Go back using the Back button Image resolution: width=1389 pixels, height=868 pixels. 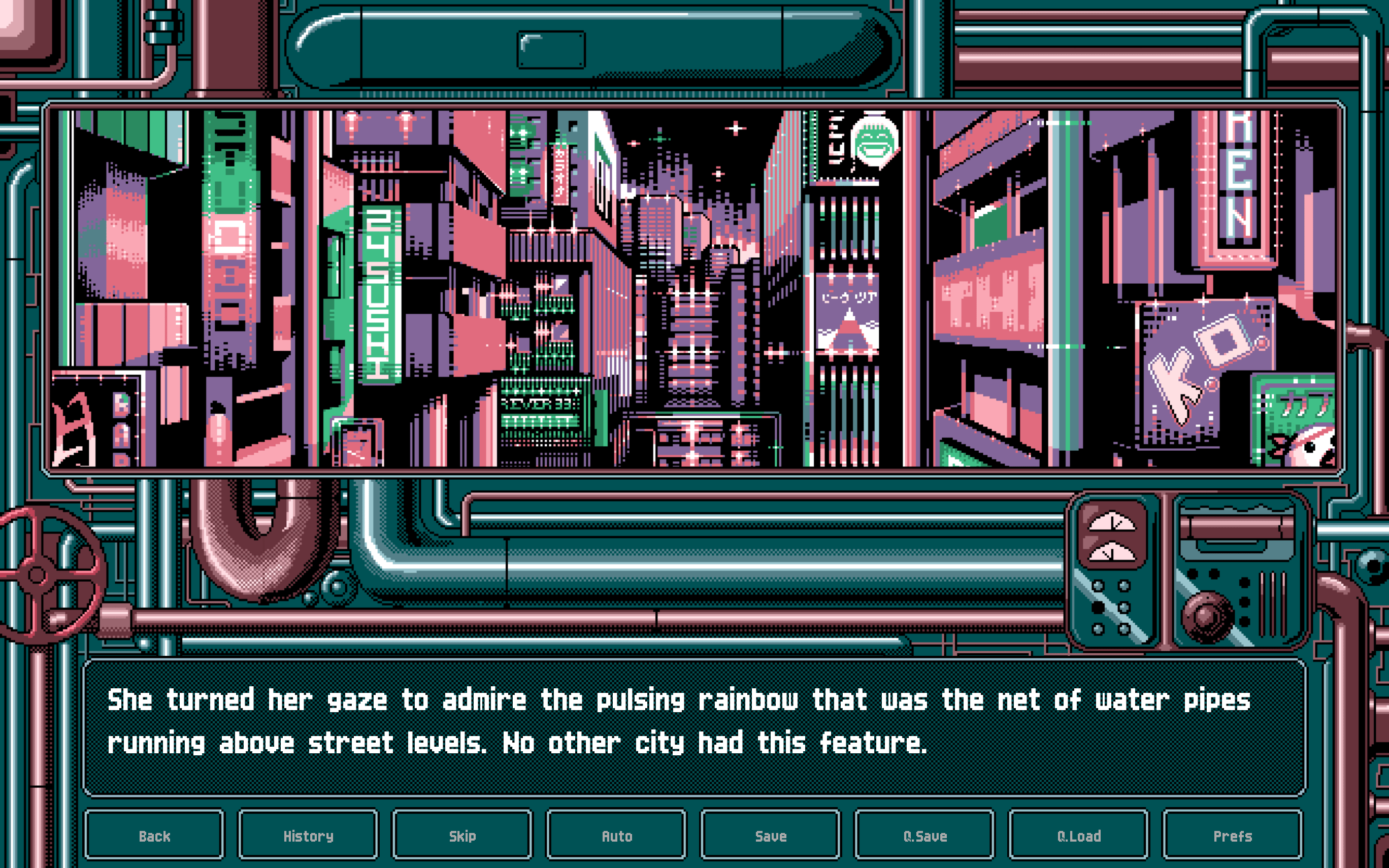(x=154, y=836)
